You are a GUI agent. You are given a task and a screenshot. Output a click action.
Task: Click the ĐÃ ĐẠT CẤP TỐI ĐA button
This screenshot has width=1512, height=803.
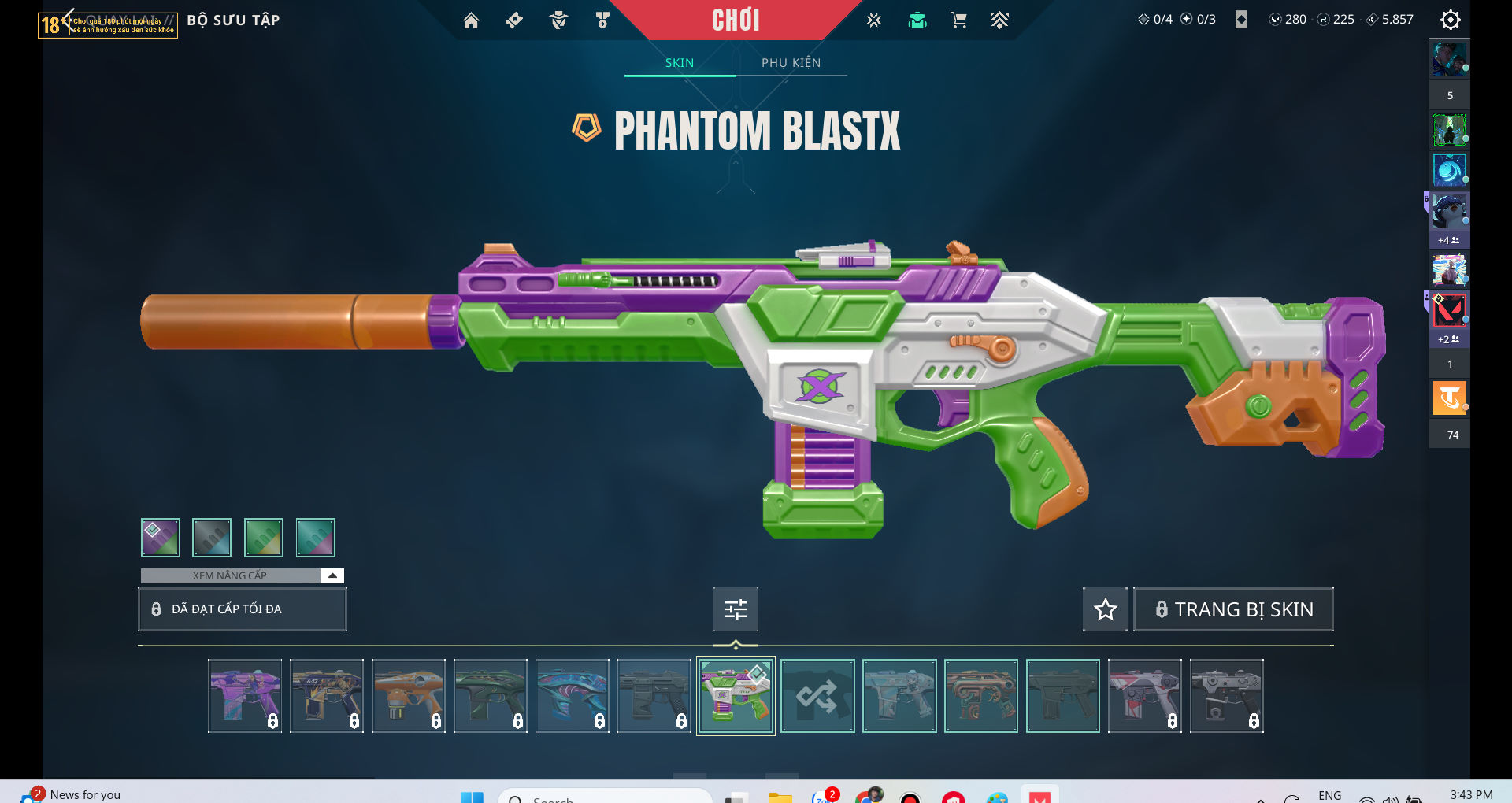coord(242,609)
